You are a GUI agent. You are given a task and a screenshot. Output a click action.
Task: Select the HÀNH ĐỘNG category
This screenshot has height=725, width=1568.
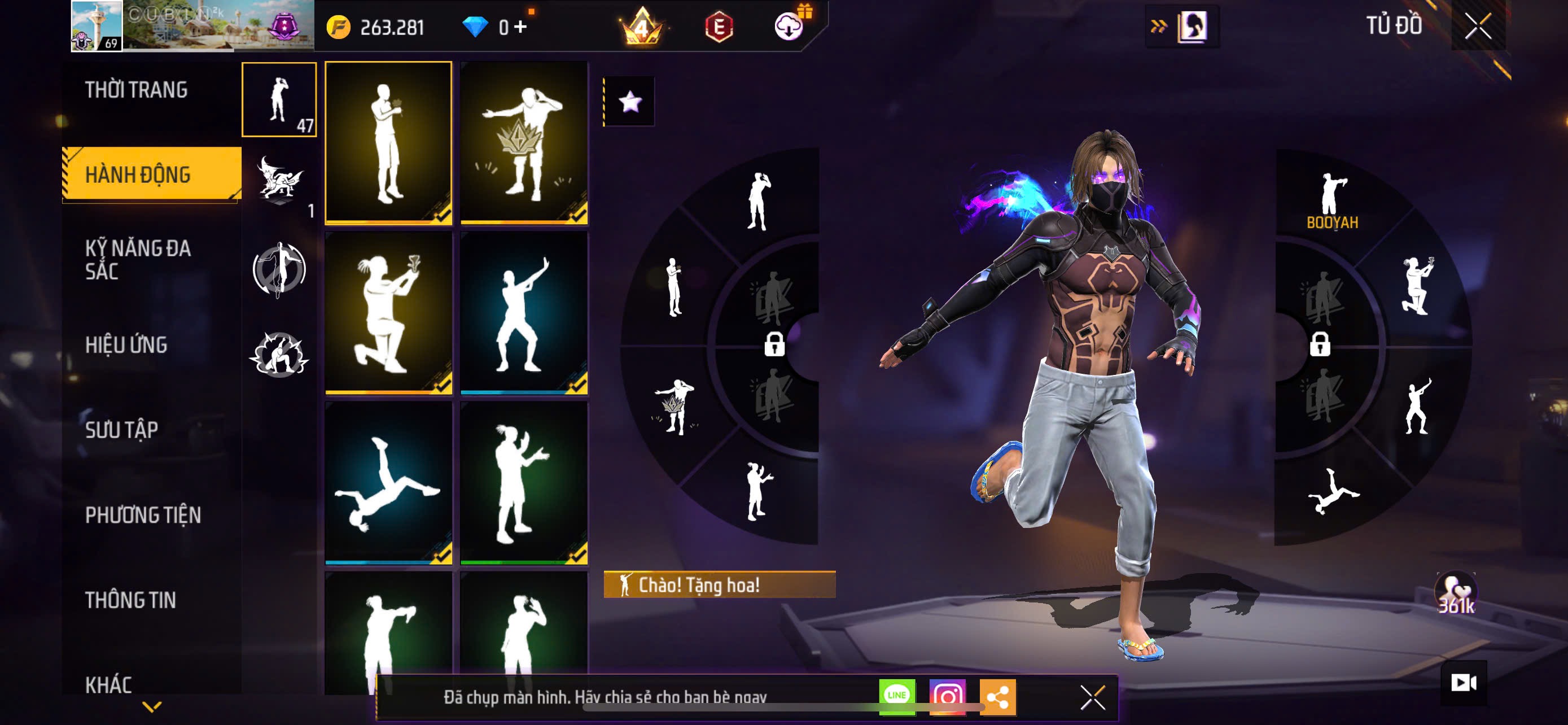point(138,174)
